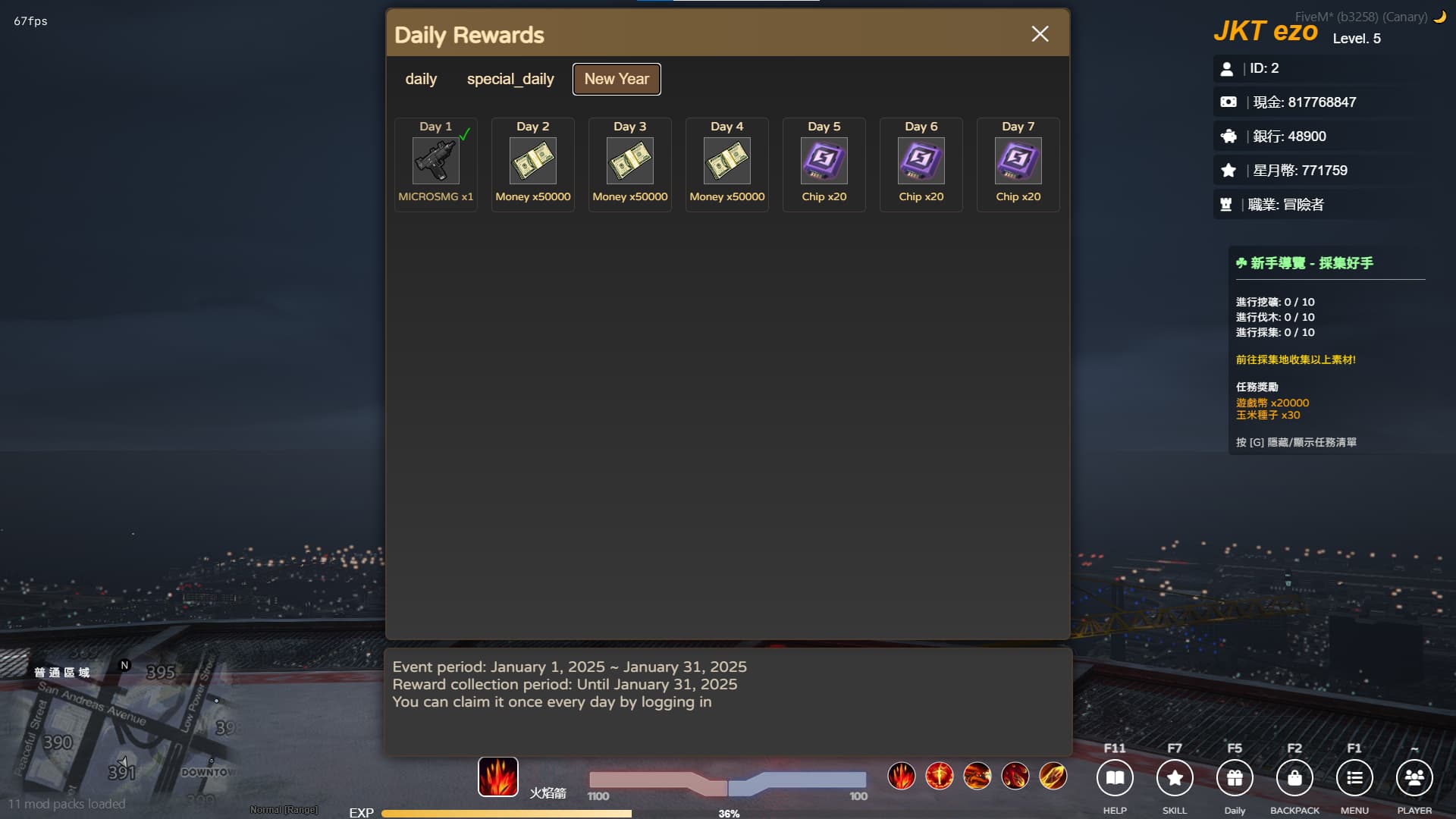Open the BACKPACK bag icon

coord(1294,777)
